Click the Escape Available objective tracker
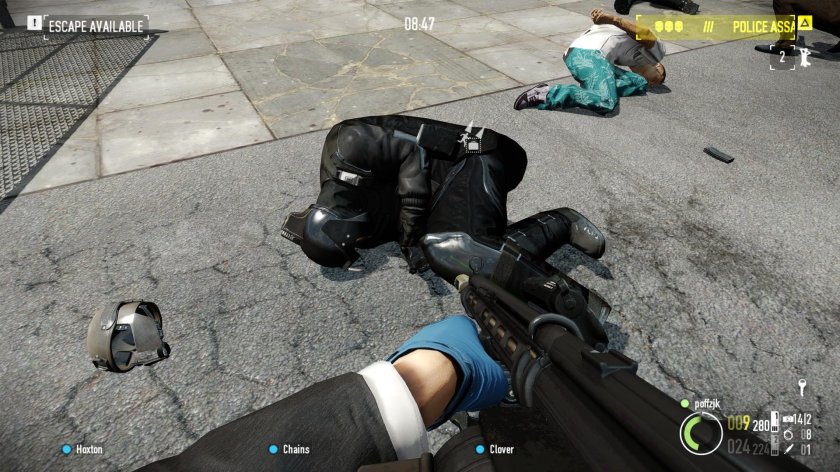The image size is (840, 472). point(96,25)
